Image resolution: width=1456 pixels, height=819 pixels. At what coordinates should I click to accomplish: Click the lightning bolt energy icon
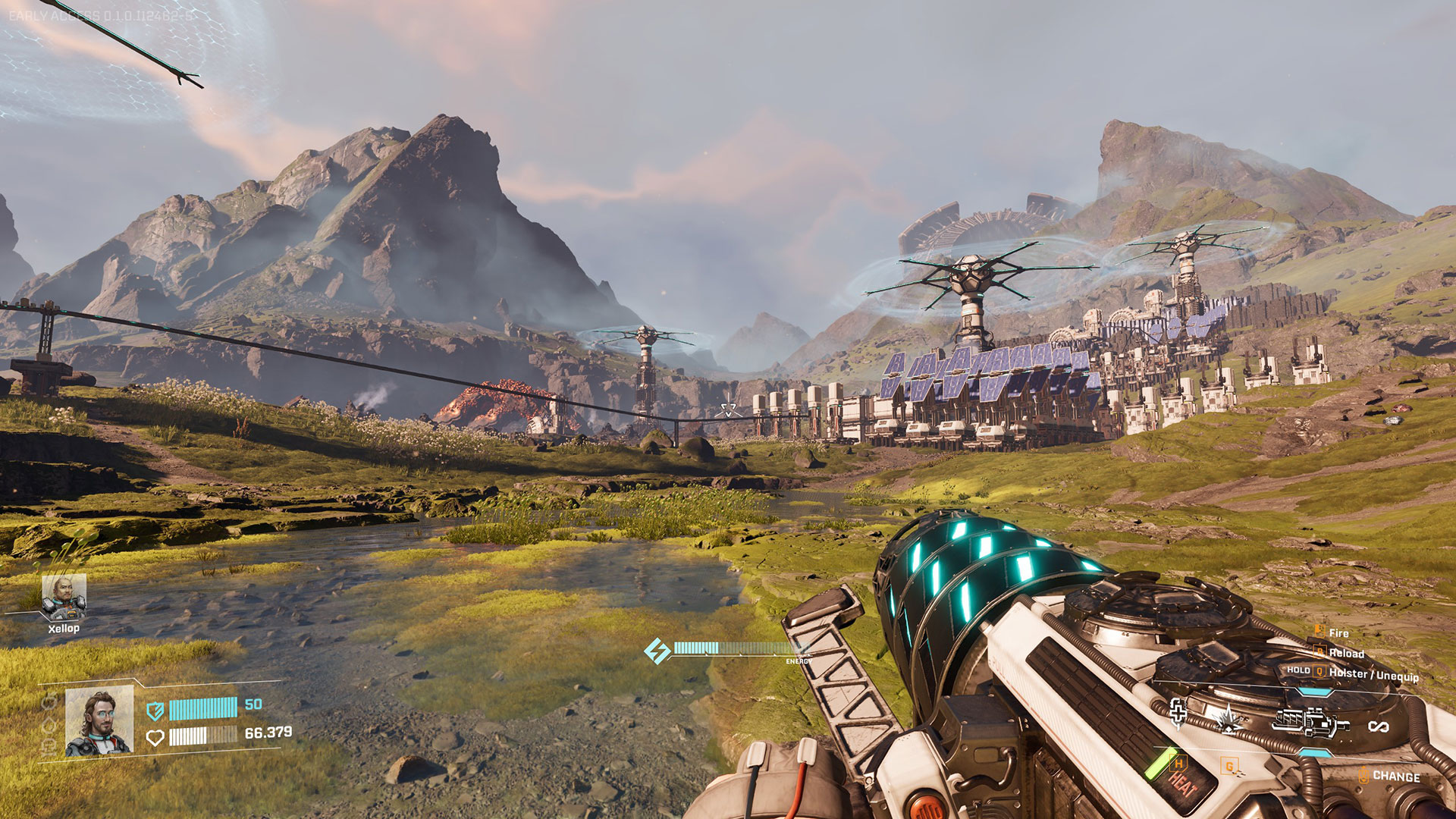pos(657,651)
